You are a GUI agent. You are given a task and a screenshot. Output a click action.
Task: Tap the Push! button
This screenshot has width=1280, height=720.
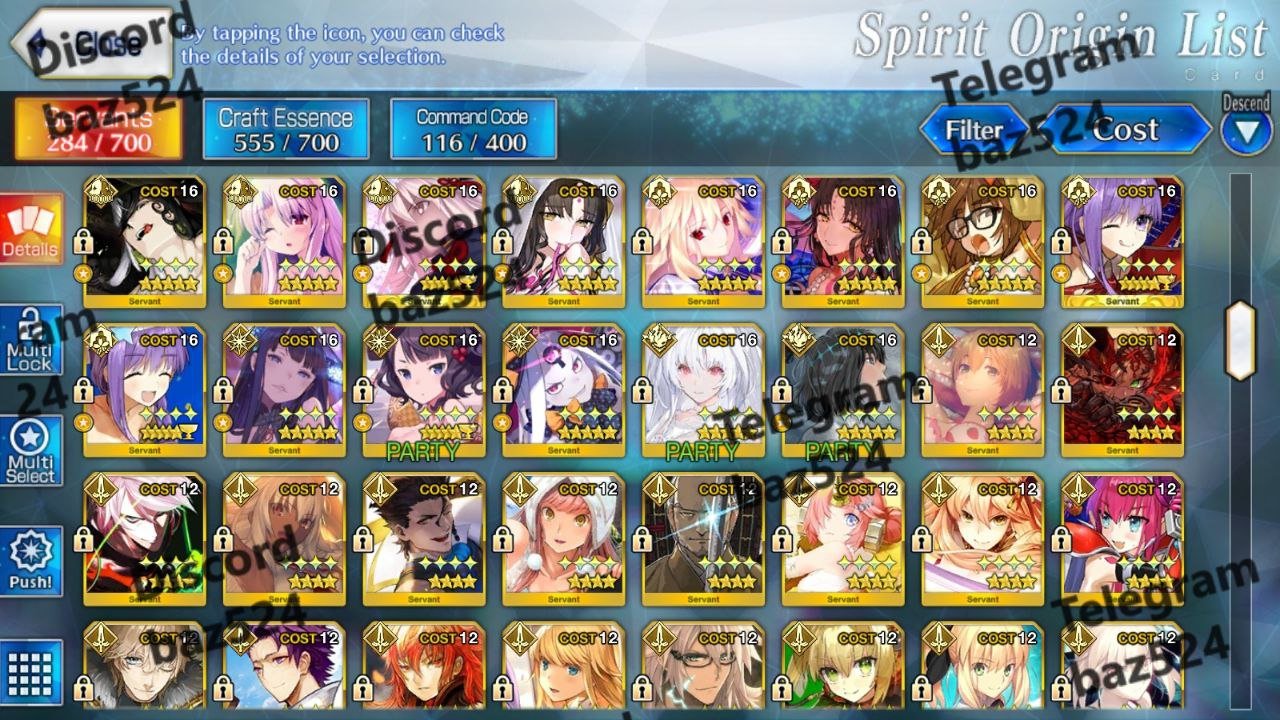coord(31,562)
